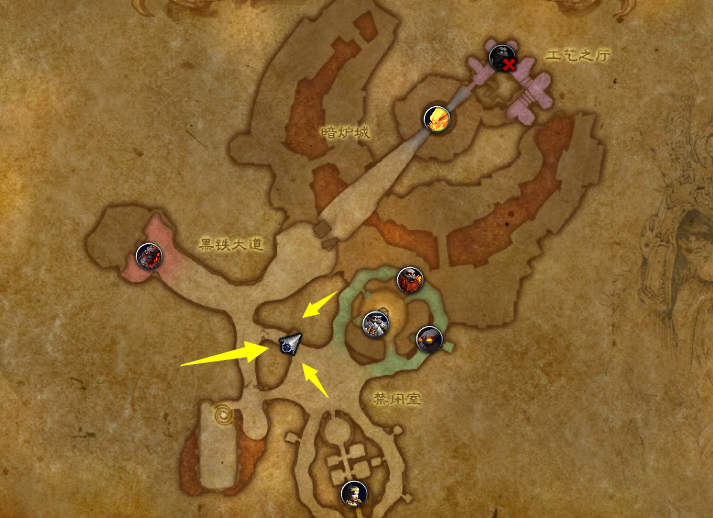713x518 pixels.
Task: Click the silver player position arrow
Action: coord(289,344)
